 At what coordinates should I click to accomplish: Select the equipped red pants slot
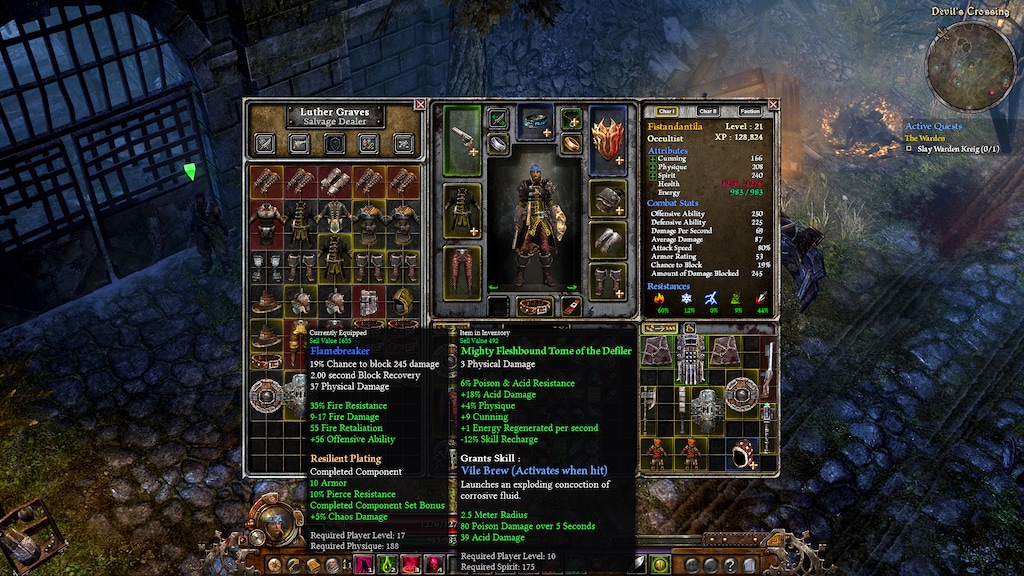pos(461,272)
